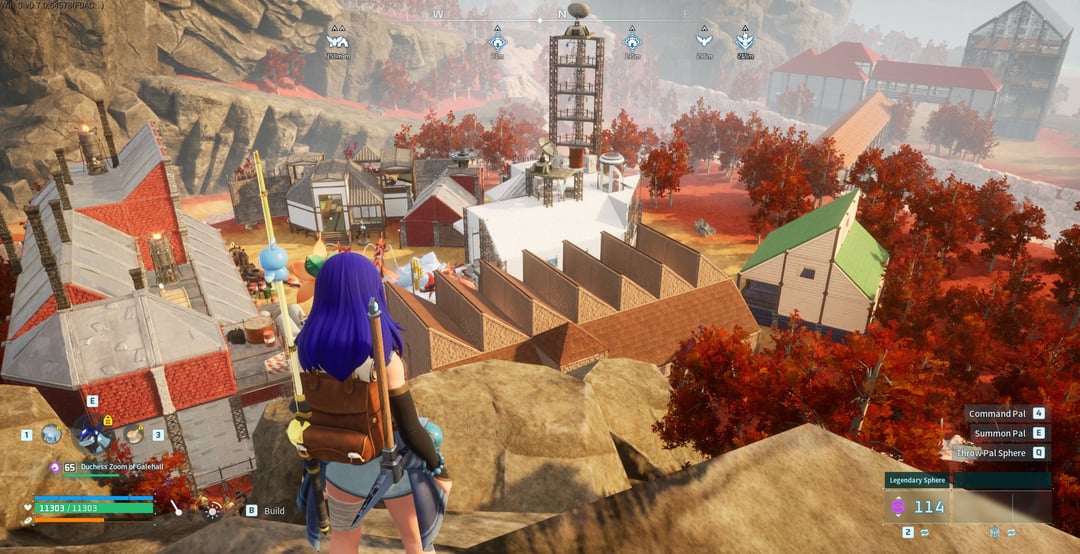Choose the grey pal portrait beside key 1
The width and height of the screenshot is (1080, 554).
pyautogui.click(x=51, y=434)
